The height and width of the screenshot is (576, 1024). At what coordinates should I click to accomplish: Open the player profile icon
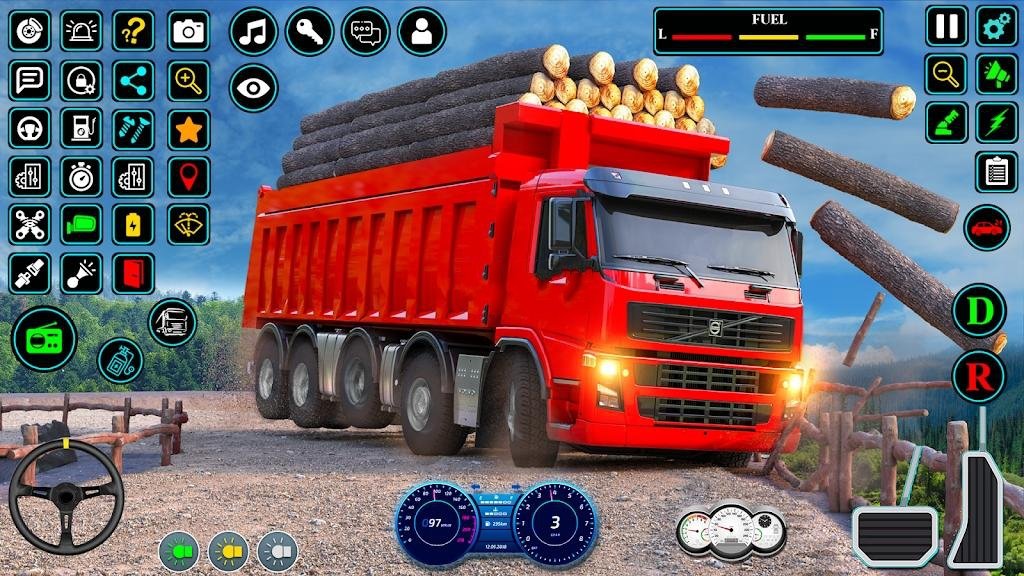click(421, 31)
